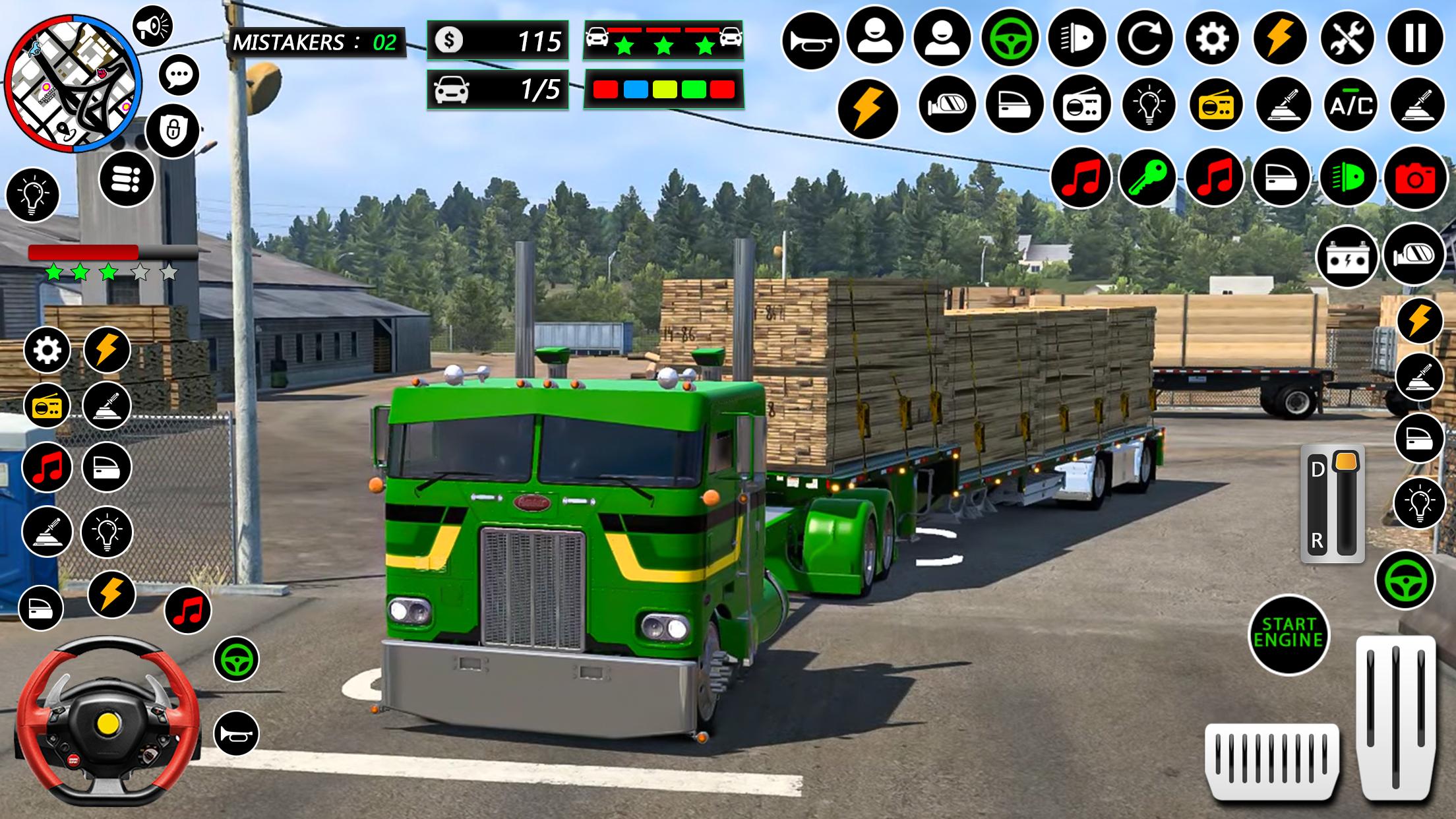Toggle the shield lock icon
This screenshot has height=819, width=1456.
pyautogui.click(x=172, y=130)
